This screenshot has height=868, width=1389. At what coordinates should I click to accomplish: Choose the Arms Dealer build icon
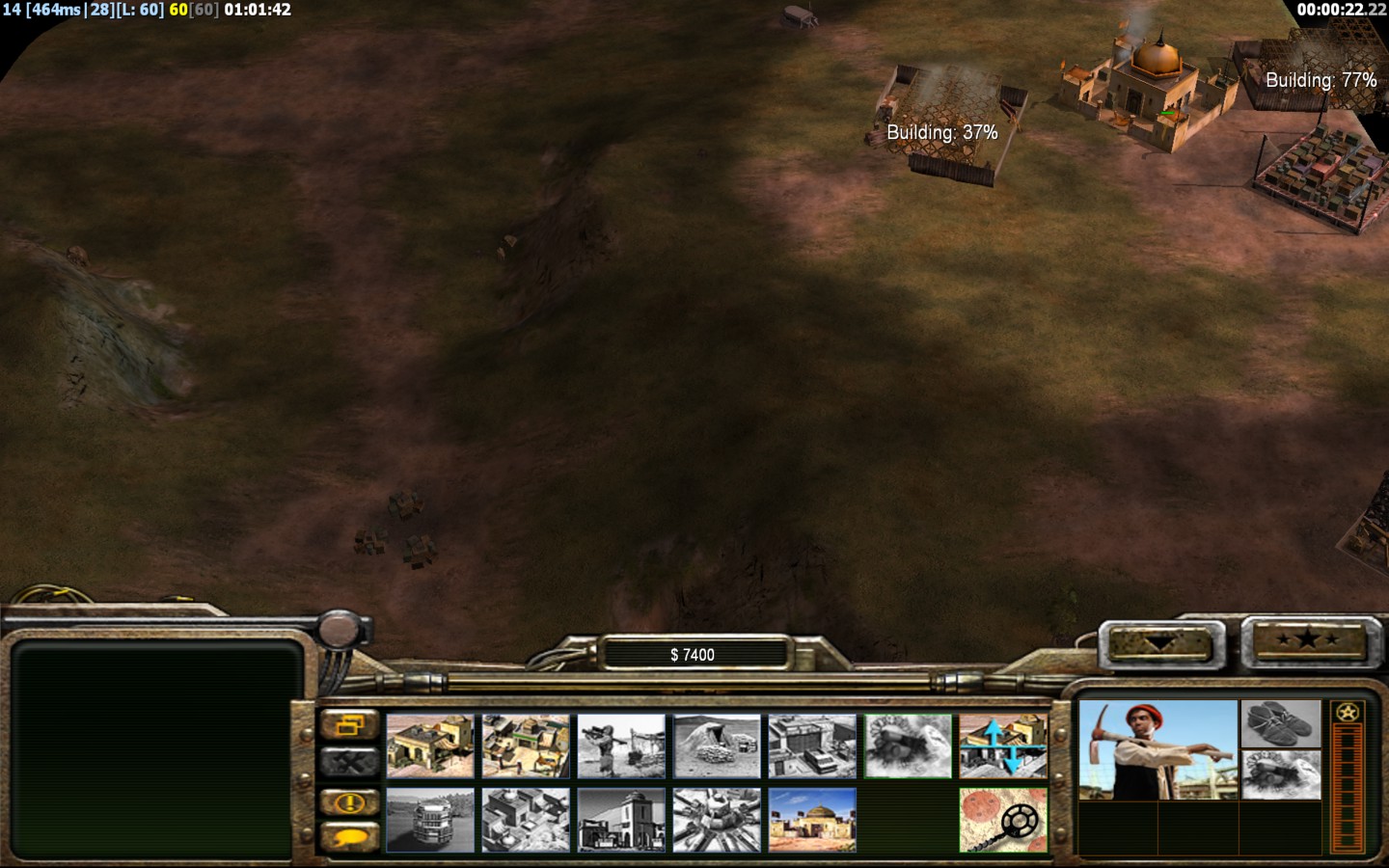[x=812, y=746]
